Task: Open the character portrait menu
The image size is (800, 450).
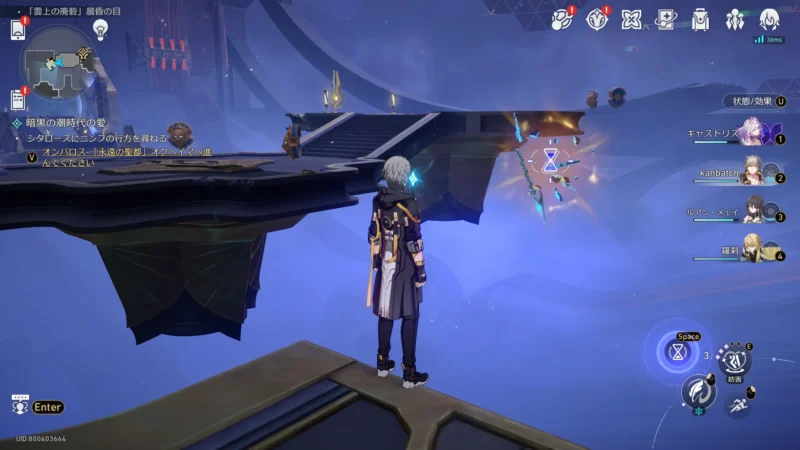Action: (769, 19)
